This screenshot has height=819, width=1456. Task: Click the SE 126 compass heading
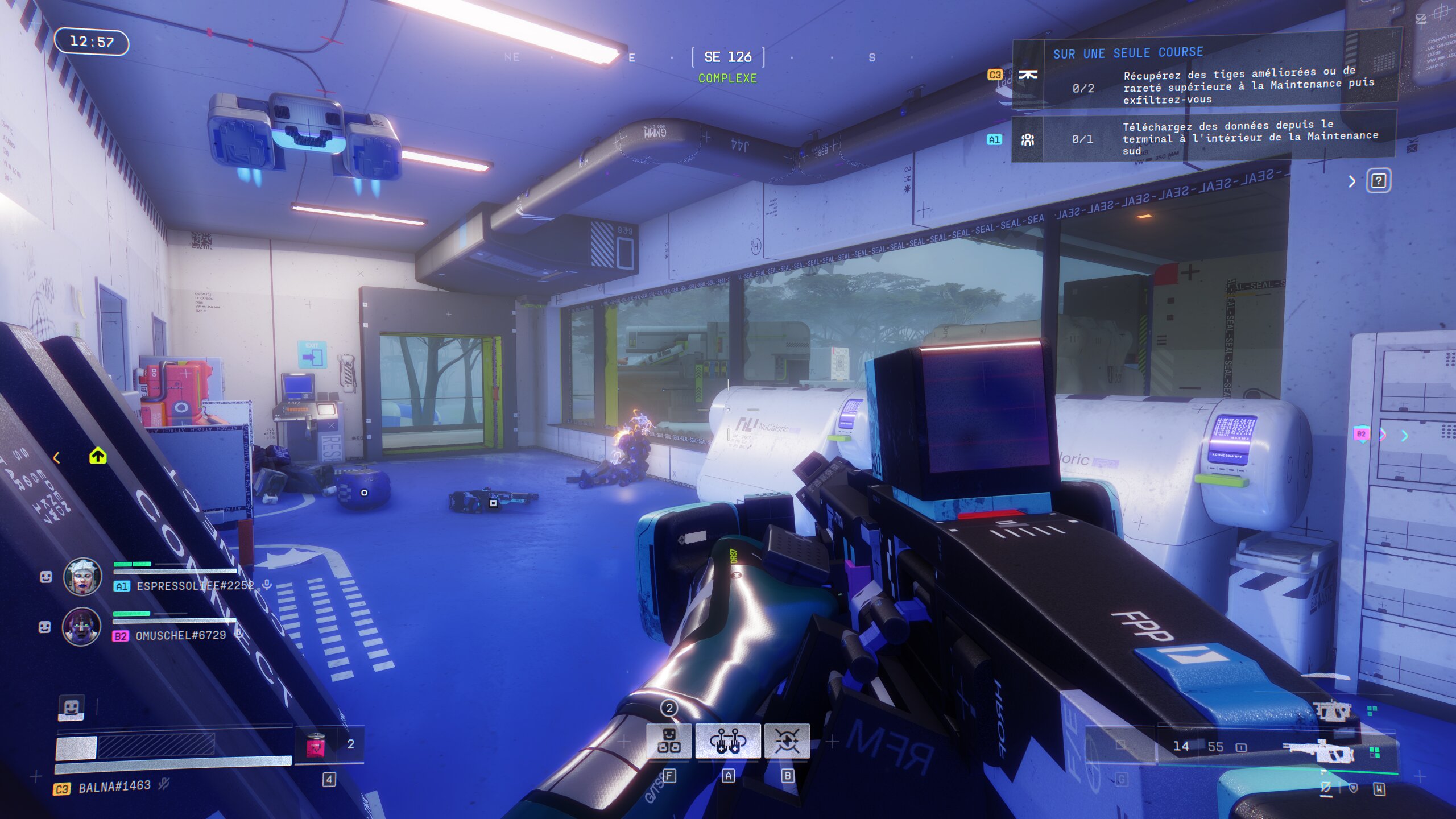[727, 57]
